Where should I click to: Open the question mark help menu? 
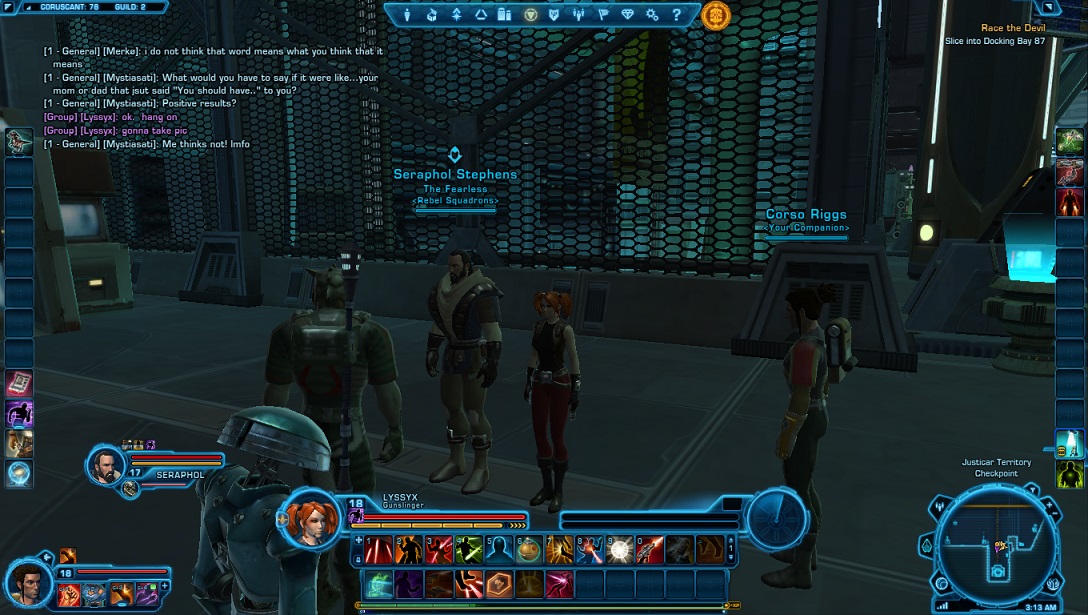point(677,15)
